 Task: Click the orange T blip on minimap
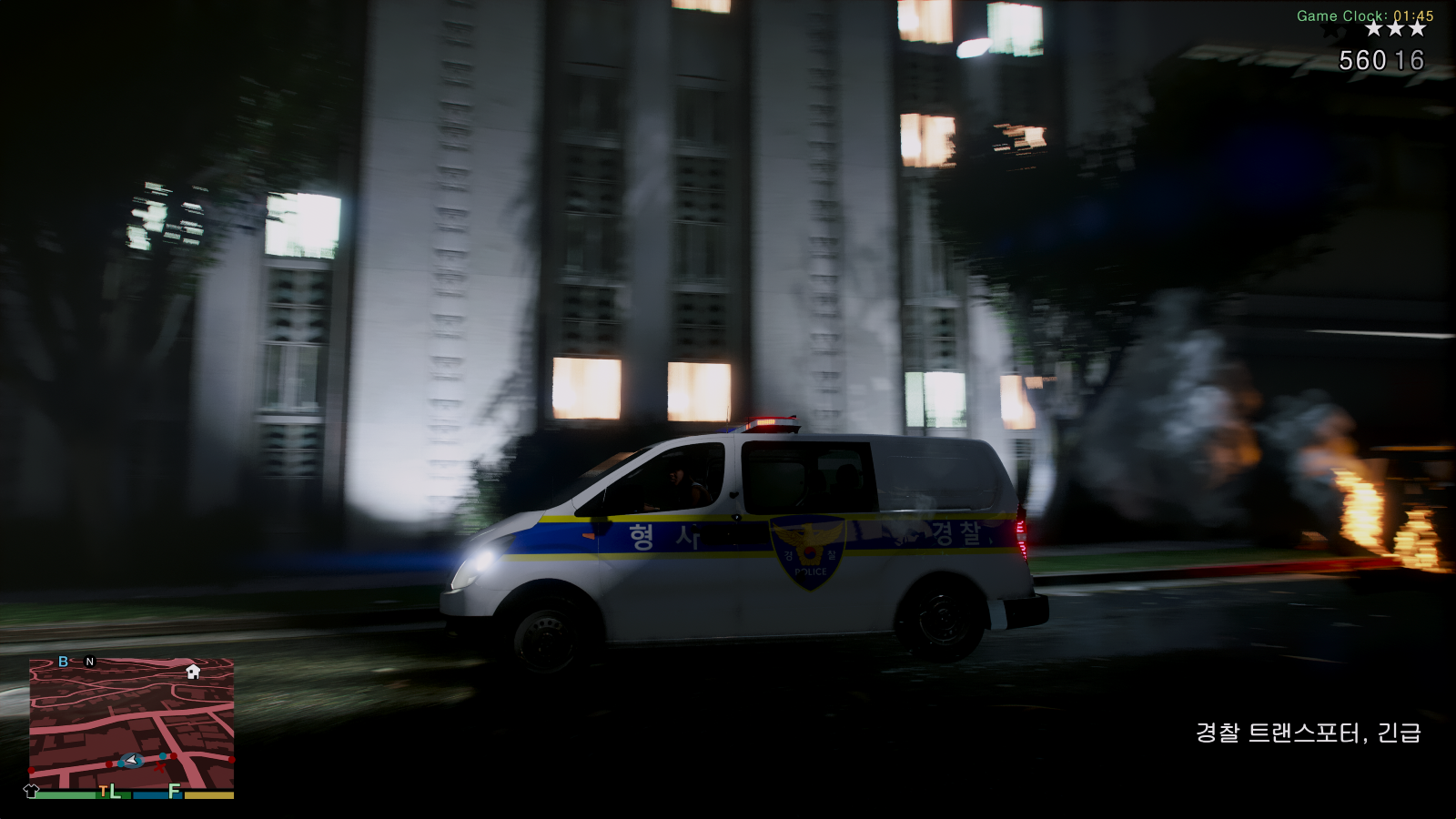click(x=103, y=791)
